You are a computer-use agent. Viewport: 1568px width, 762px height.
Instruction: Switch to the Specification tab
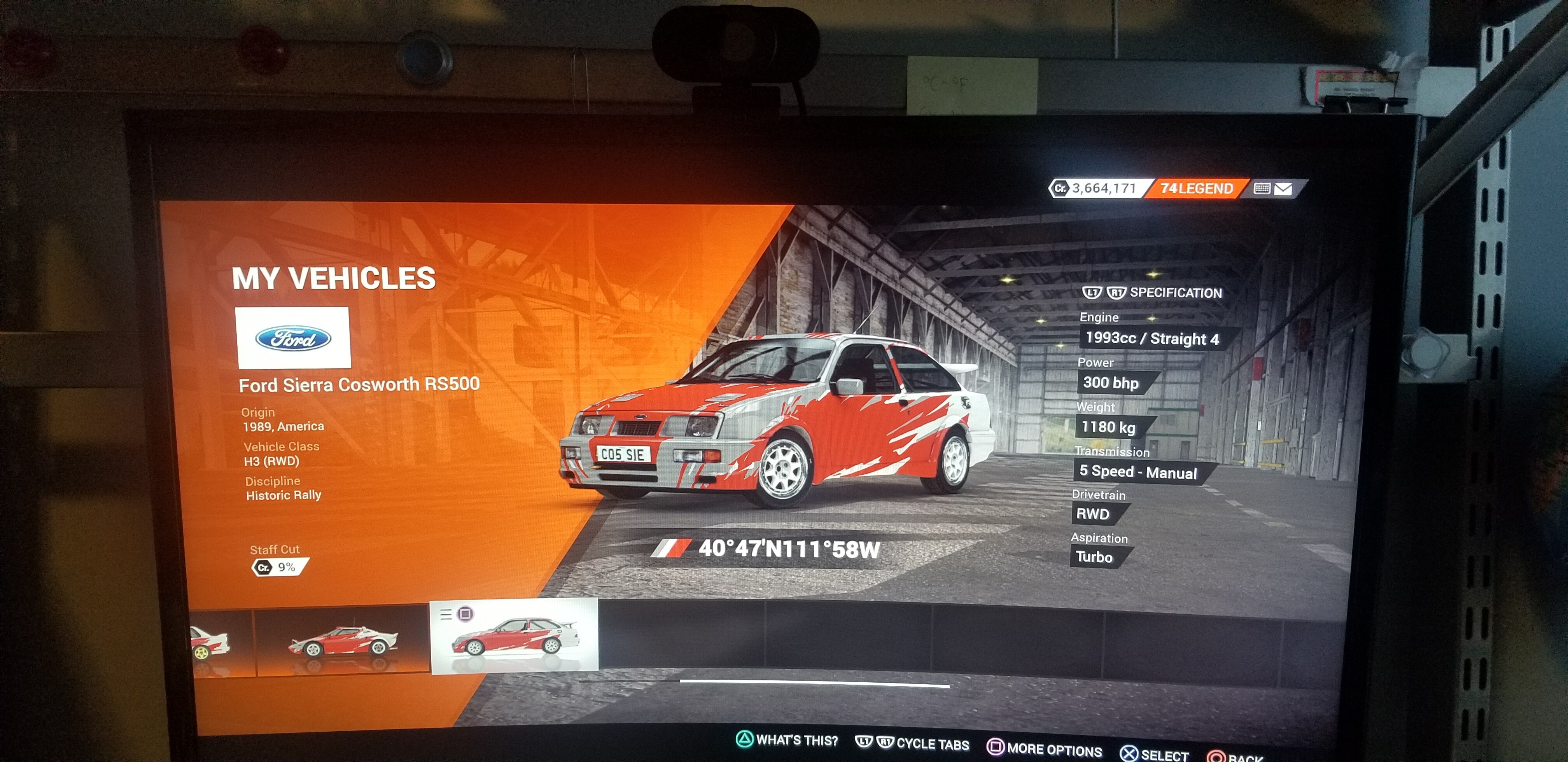pos(1175,293)
